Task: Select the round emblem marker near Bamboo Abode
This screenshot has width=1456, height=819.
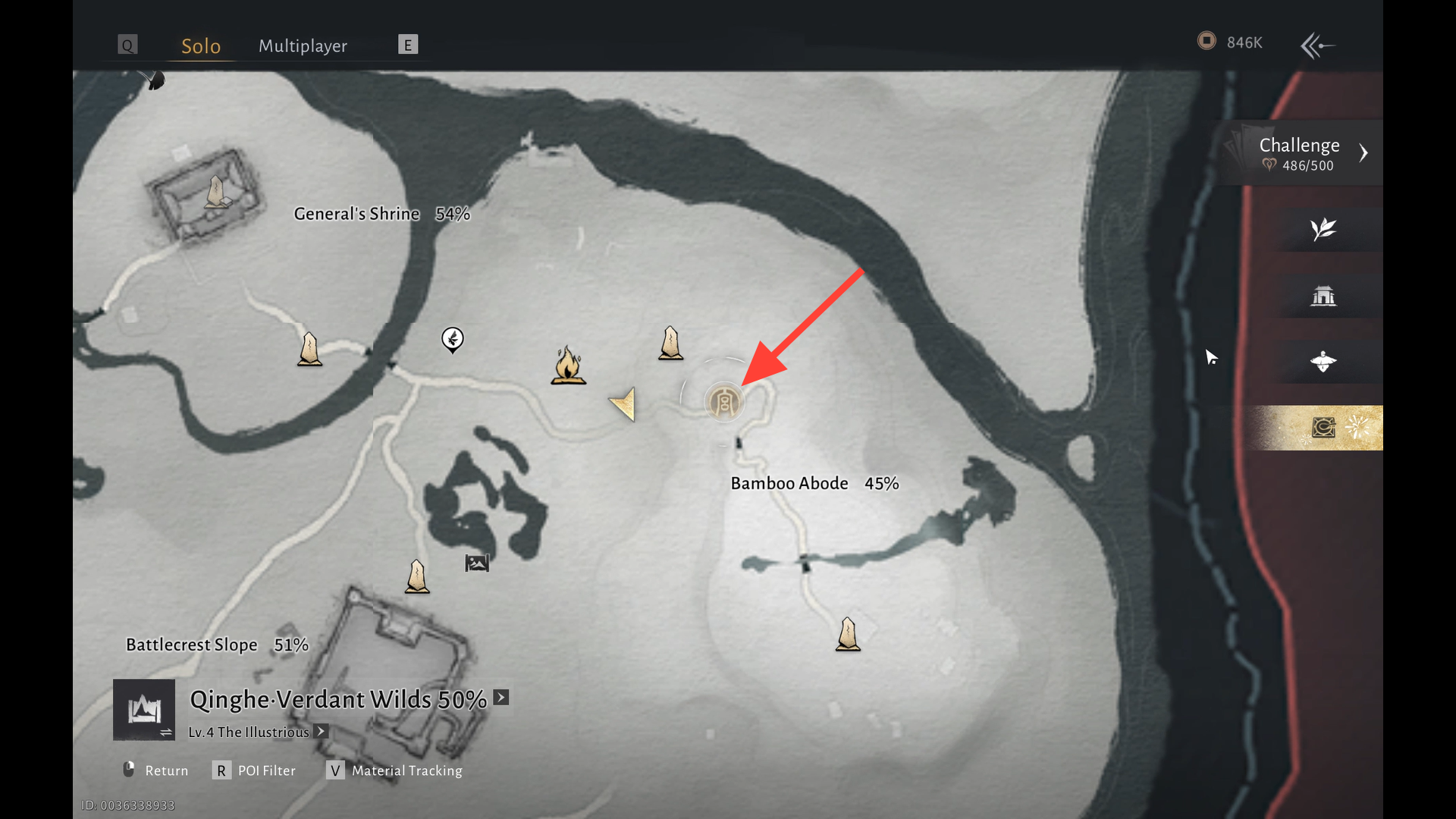Action: (x=724, y=402)
